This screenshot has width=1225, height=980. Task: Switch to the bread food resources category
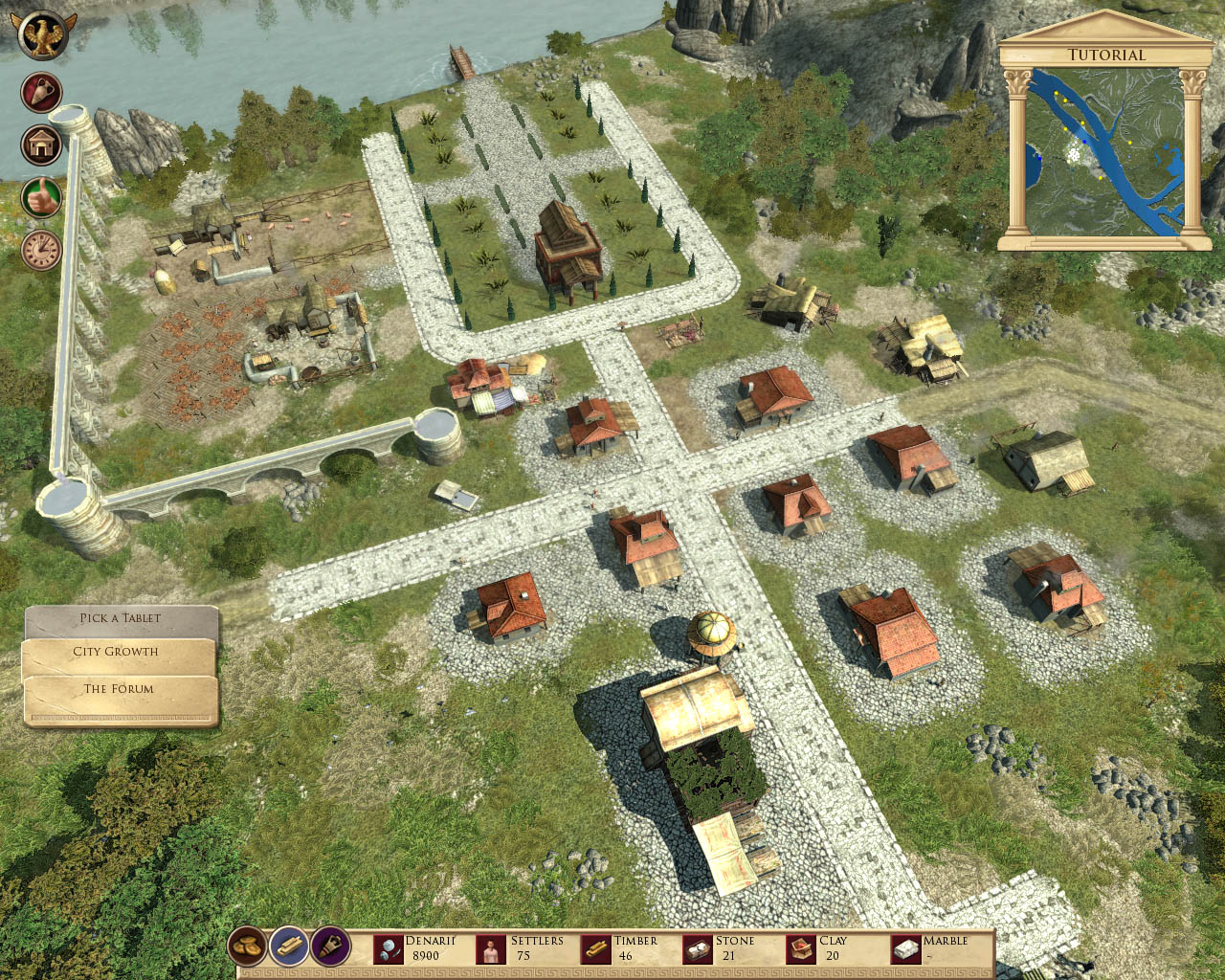point(247,947)
